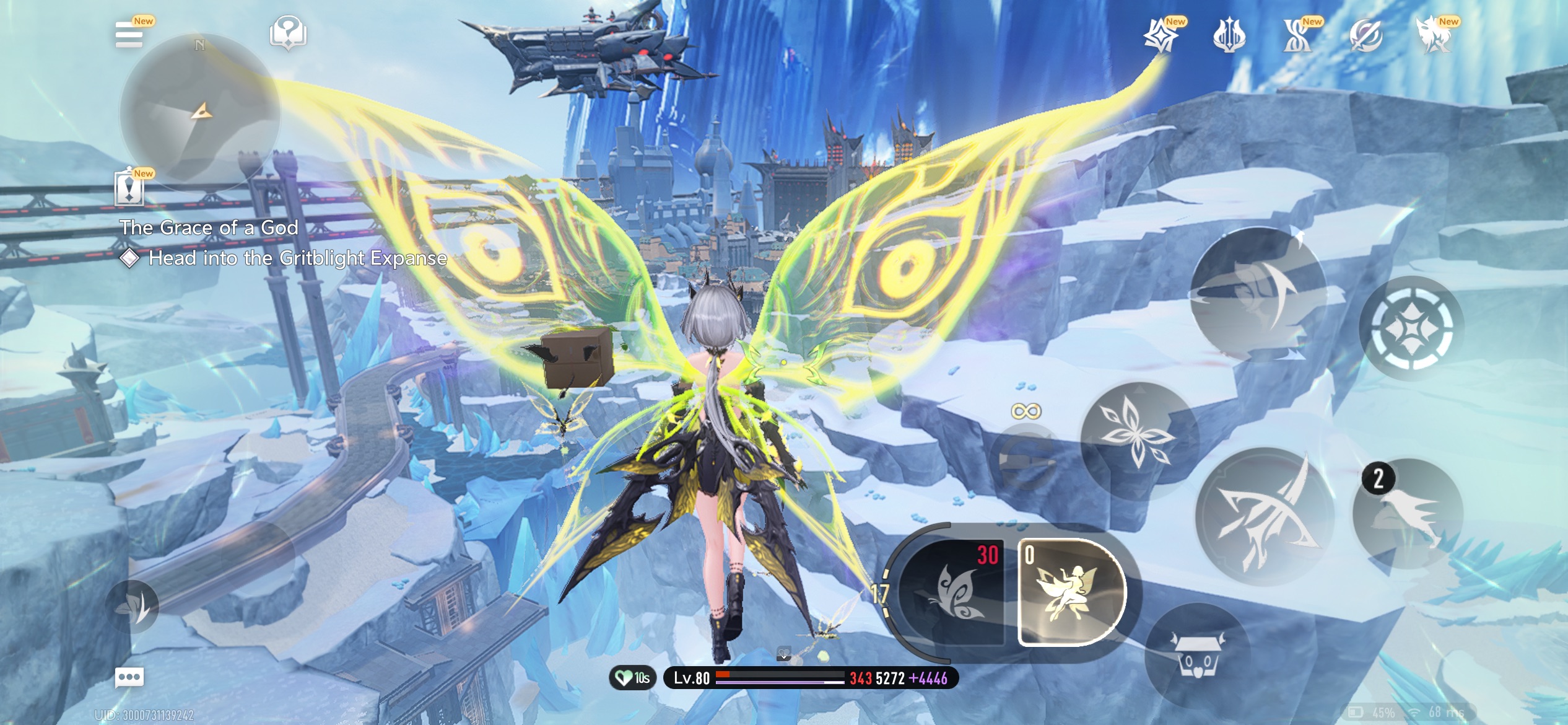Open the quest log exclamation icon
Screen dimensions: 1568x725
pyautogui.click(x=129, y=188)
